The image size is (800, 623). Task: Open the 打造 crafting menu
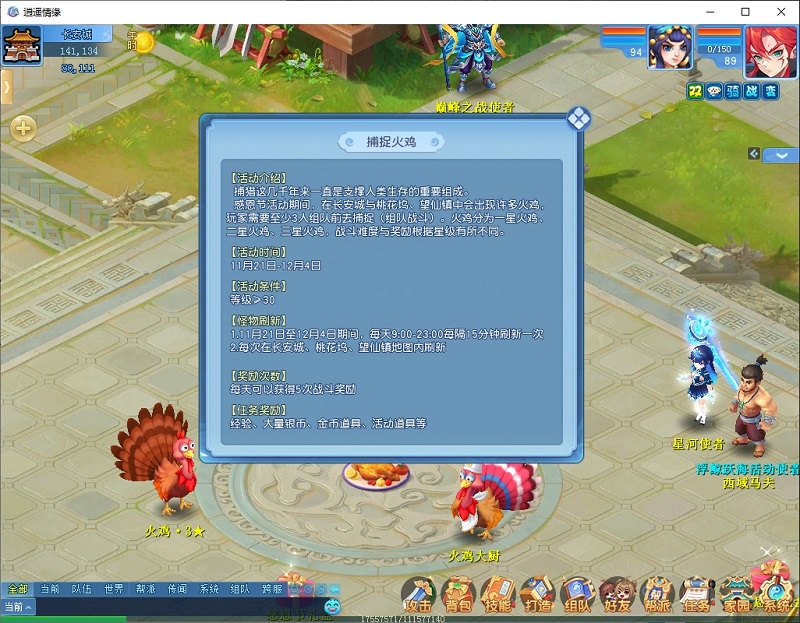pos(537,594)
